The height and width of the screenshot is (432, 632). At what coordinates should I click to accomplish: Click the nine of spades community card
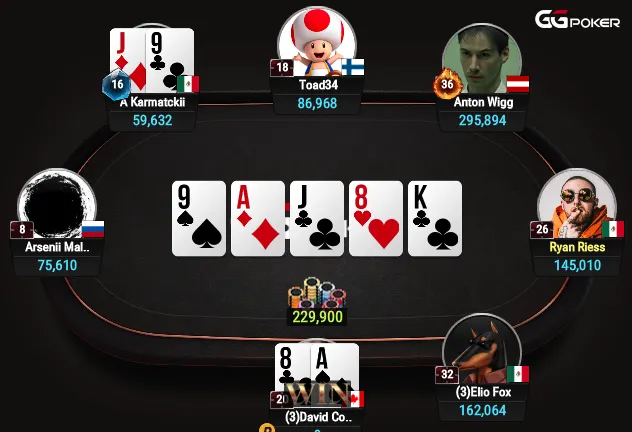click(x=199, y=218)
